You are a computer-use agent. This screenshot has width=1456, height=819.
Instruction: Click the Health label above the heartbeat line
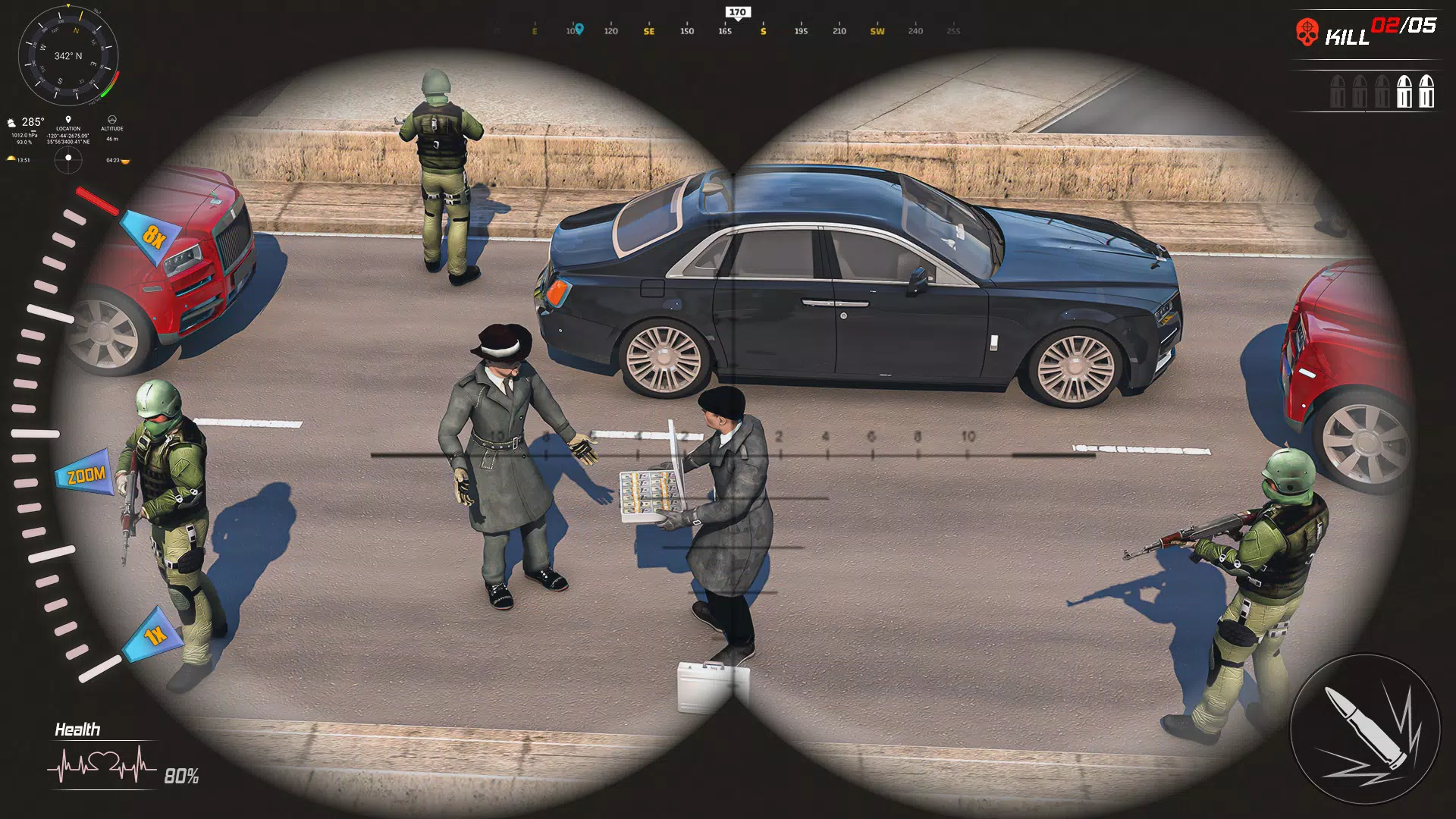(x=76, y=730)
